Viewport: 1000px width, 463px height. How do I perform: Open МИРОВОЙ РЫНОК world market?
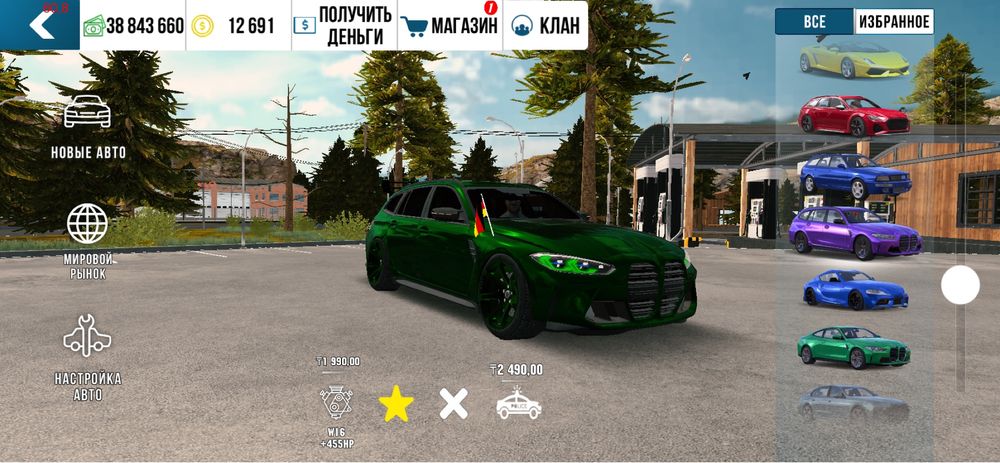[x=88, y=240]
